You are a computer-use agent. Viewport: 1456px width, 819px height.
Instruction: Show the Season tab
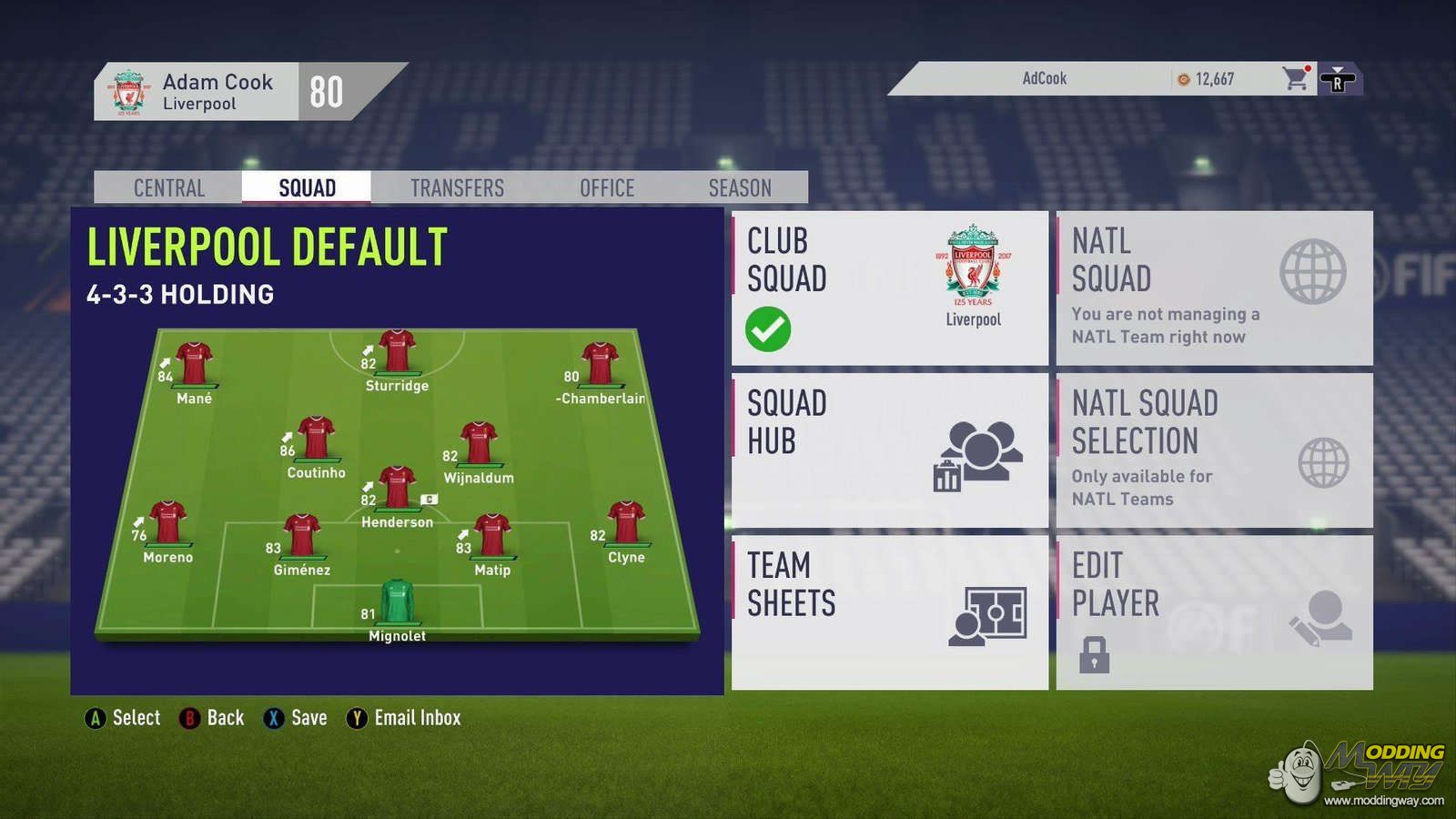click(740, 187)
